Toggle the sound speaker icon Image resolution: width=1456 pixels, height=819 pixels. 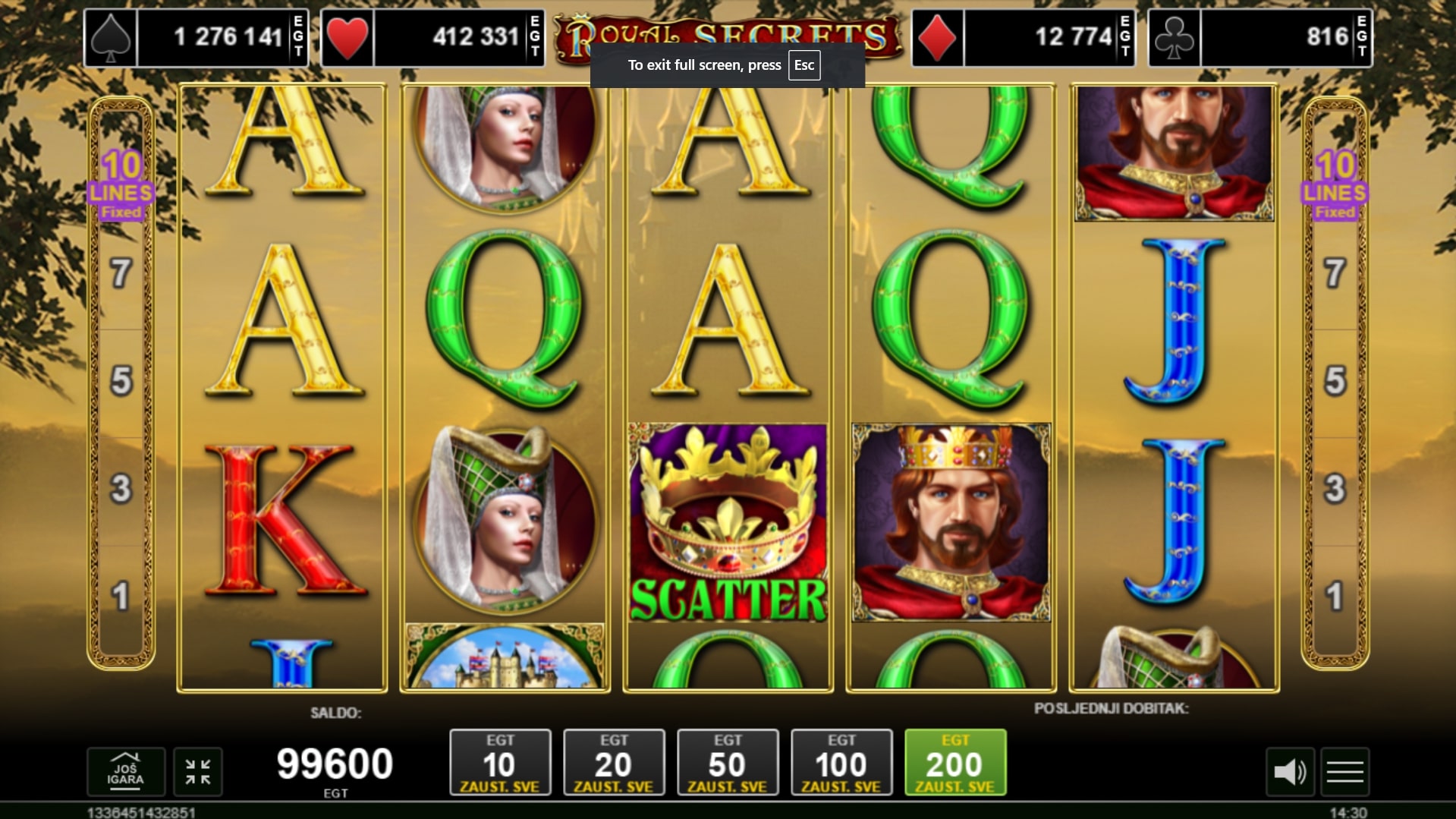[1290, 772]
